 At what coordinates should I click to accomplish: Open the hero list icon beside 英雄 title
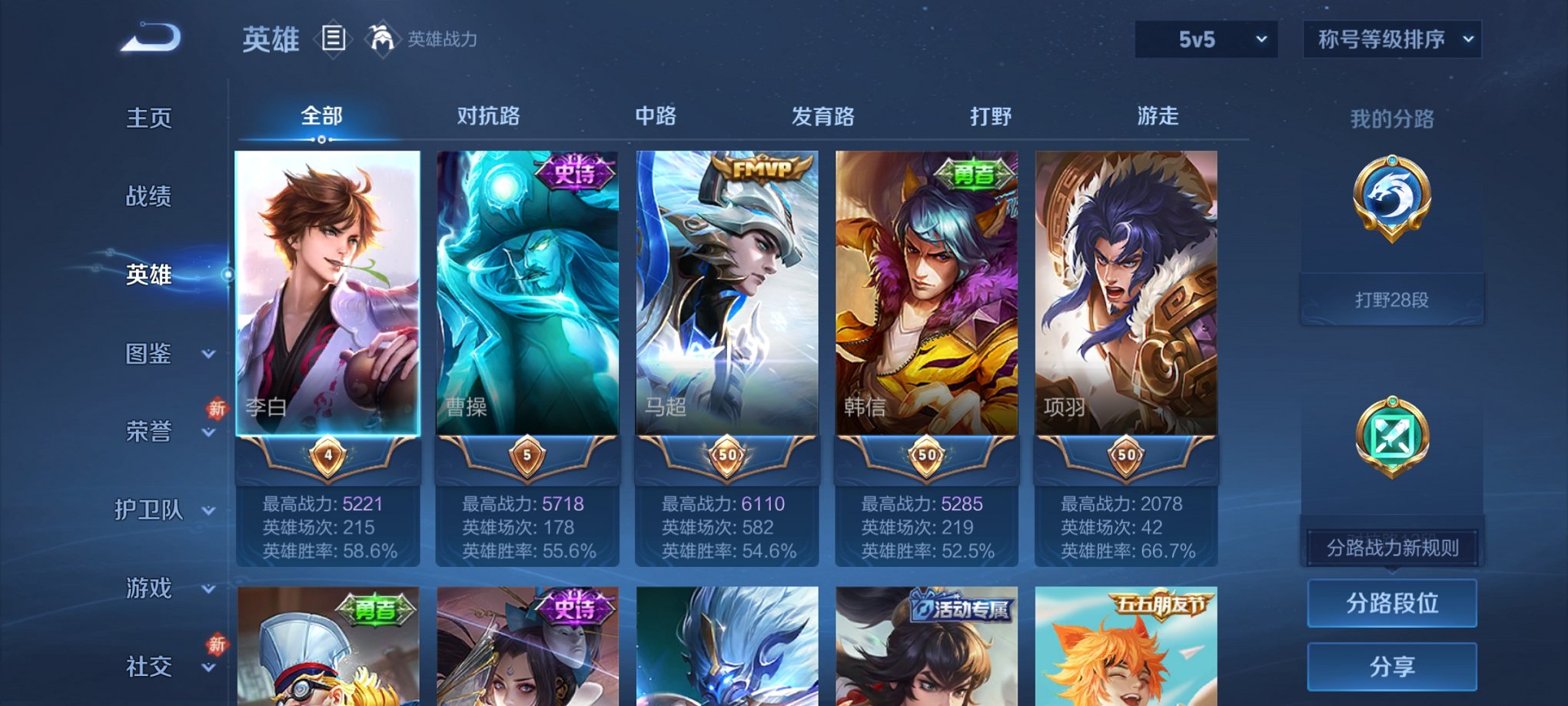pos(334,39)
